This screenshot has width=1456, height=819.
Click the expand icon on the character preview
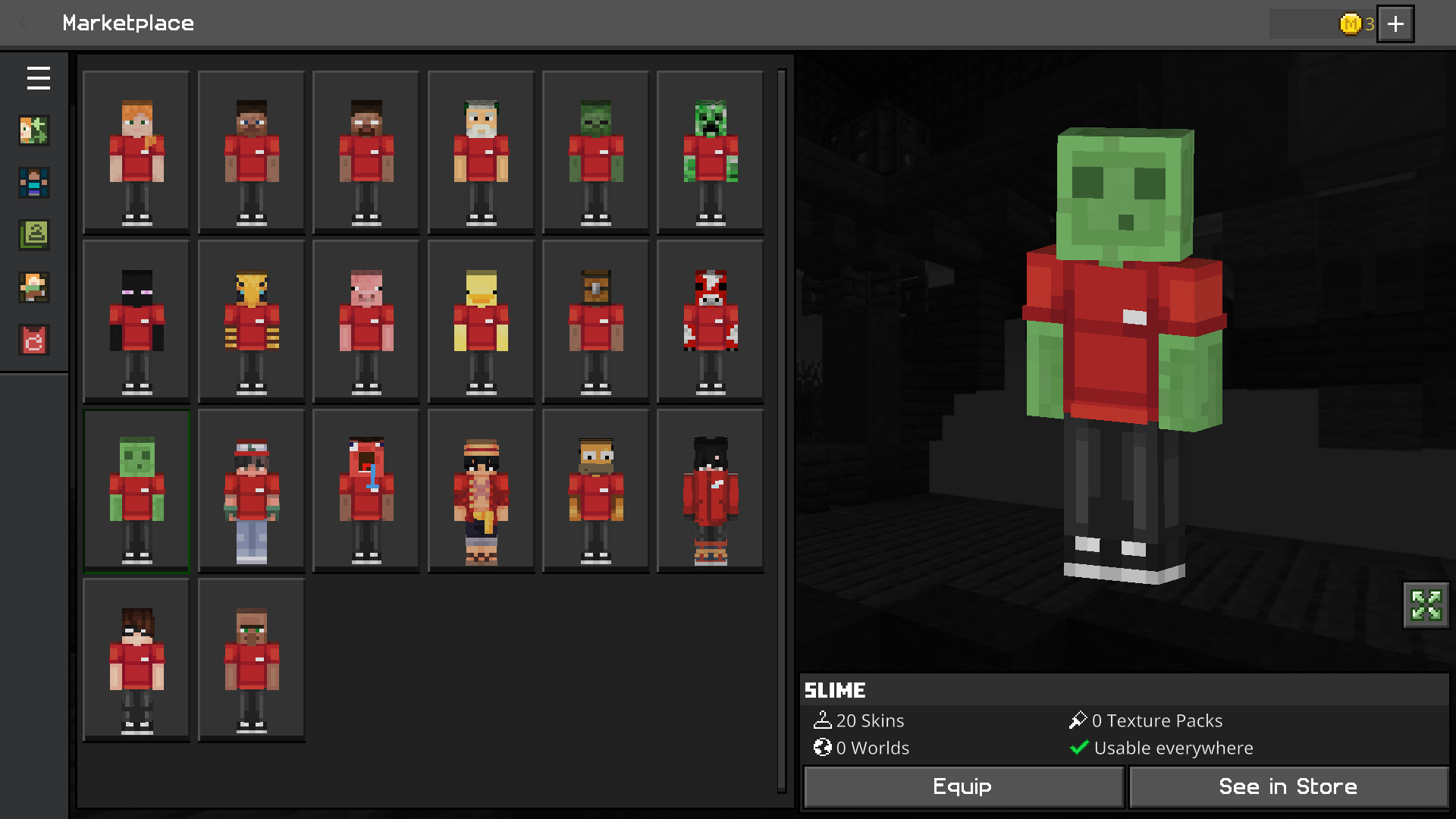[x=1426, y=606]
